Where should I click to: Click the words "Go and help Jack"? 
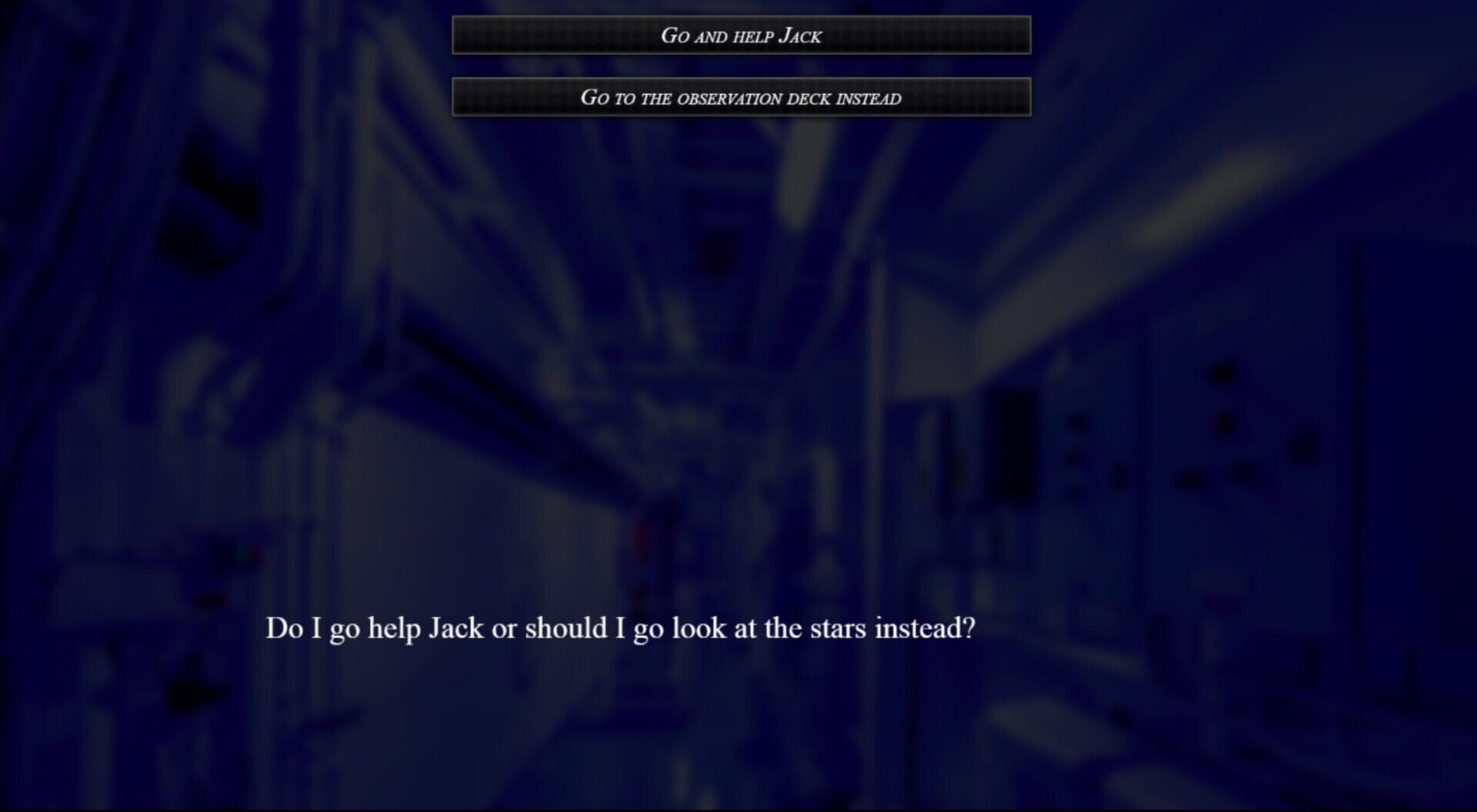pyautogui.click(x=742, y=35)
